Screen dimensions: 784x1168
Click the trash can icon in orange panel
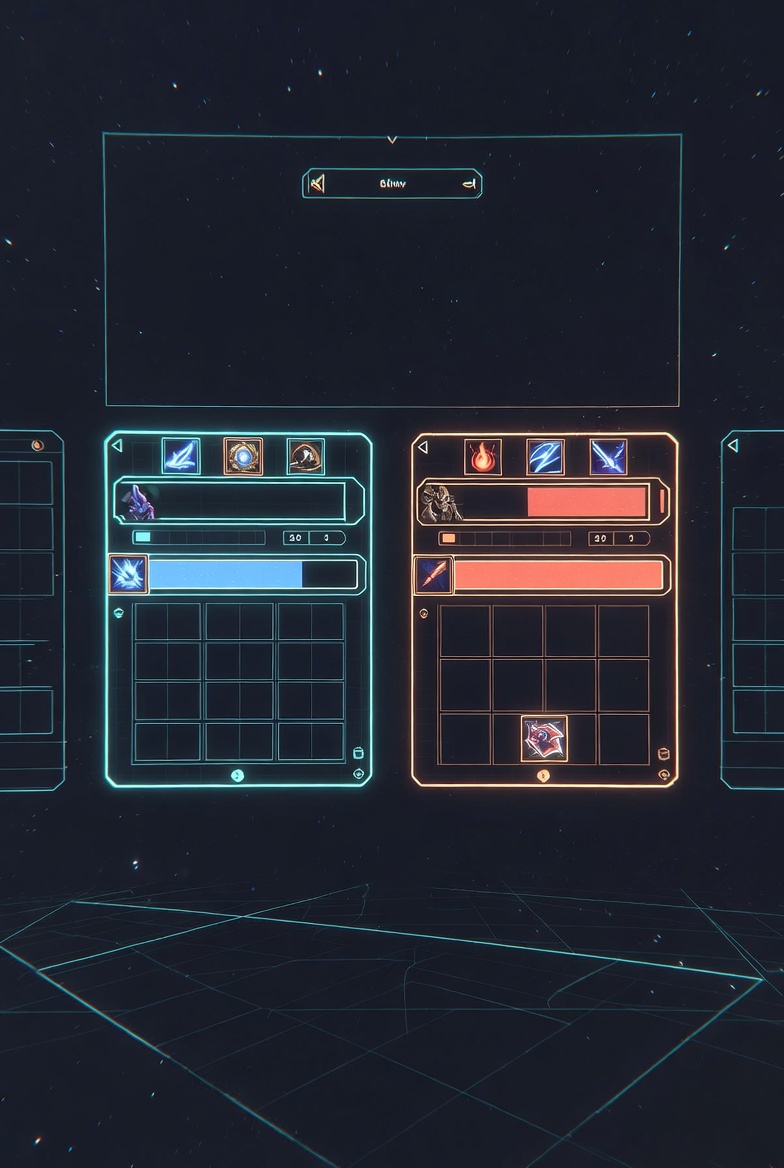tap(662, 753)
